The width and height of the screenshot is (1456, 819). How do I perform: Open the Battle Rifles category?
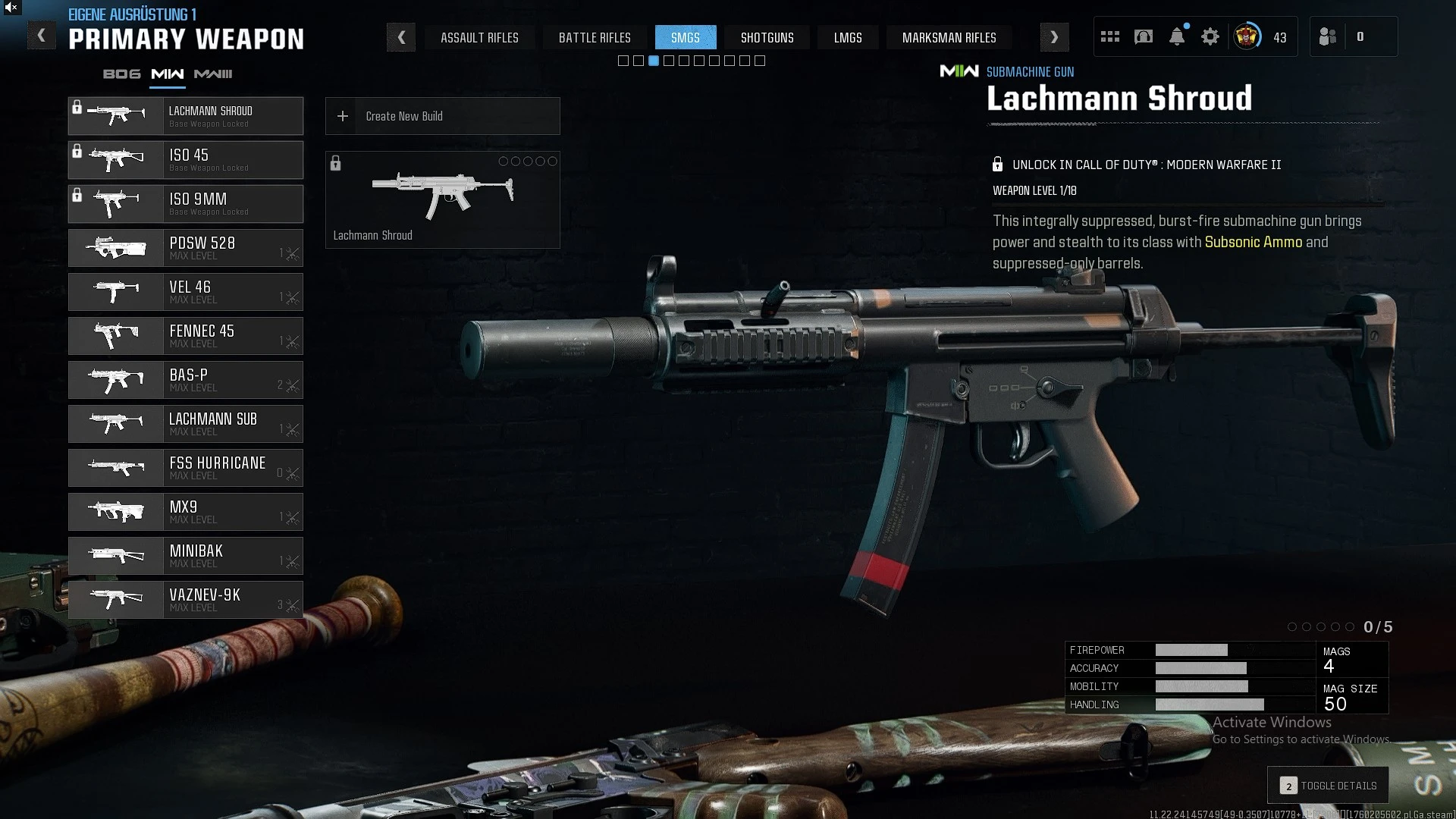(x=595, y=37)
